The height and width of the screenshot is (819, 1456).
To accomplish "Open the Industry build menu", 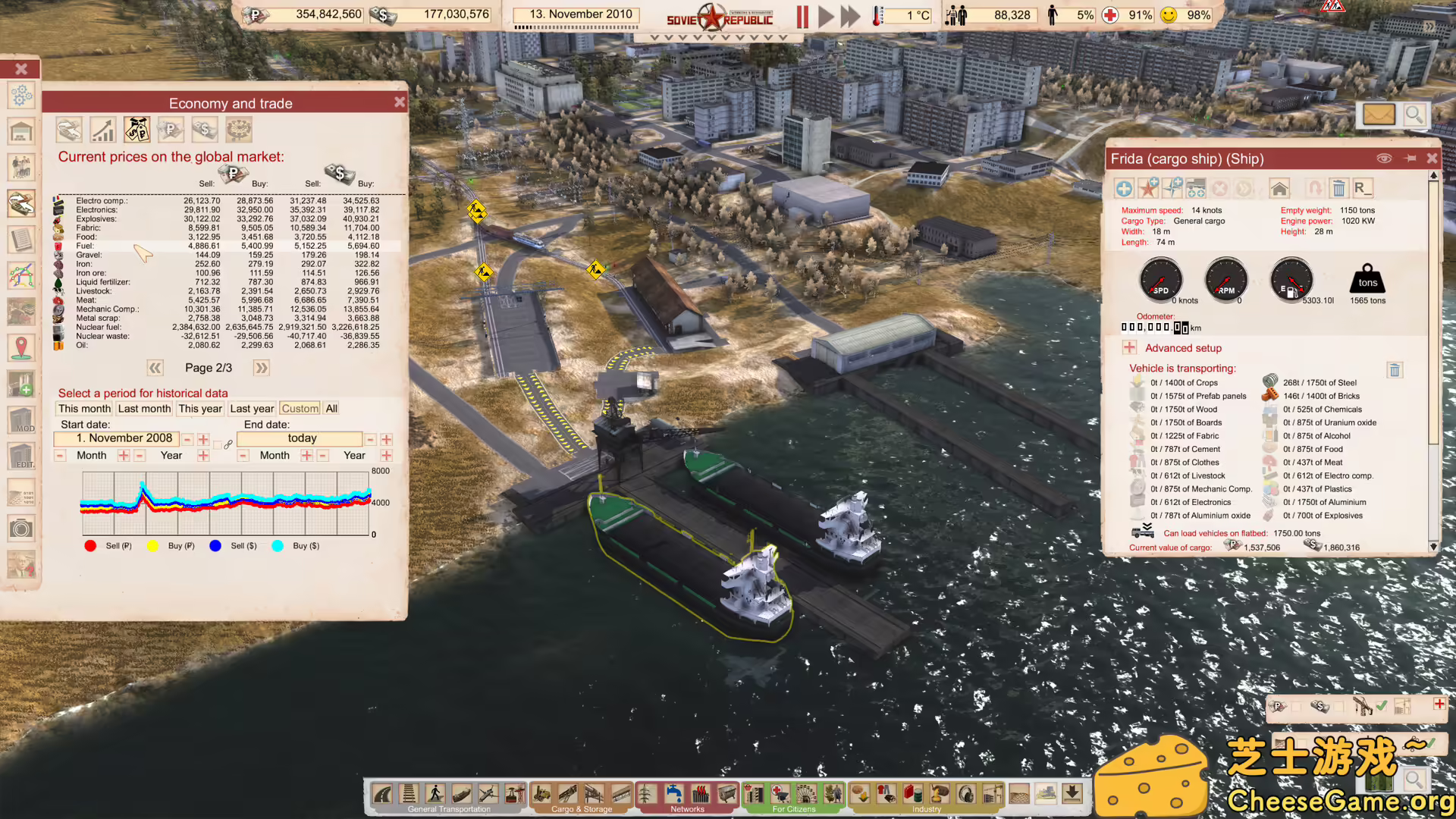I will (x=927, y=808).
